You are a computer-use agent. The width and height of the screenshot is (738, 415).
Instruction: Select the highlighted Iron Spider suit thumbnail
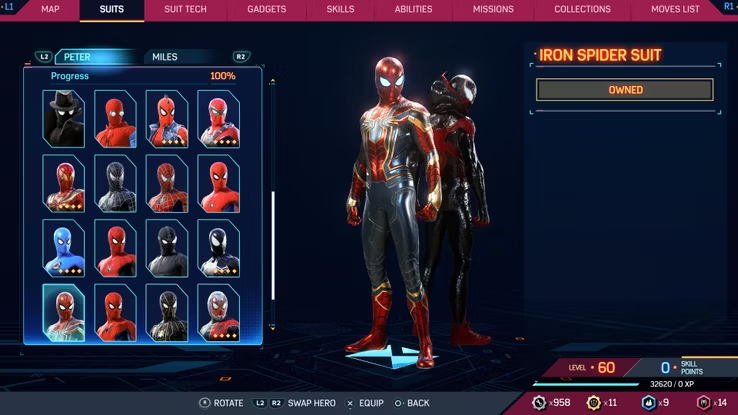[x=63, y=312]
